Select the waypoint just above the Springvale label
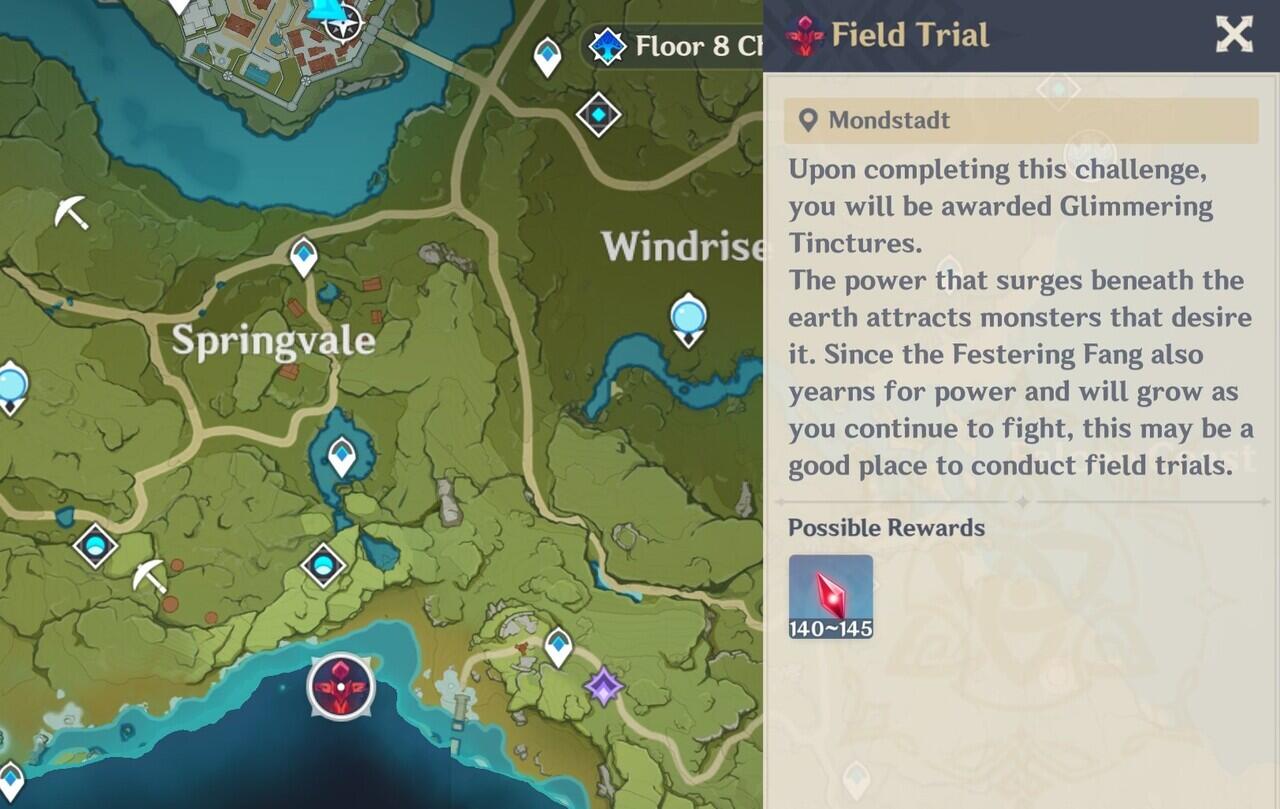 (x=304, y=256)
